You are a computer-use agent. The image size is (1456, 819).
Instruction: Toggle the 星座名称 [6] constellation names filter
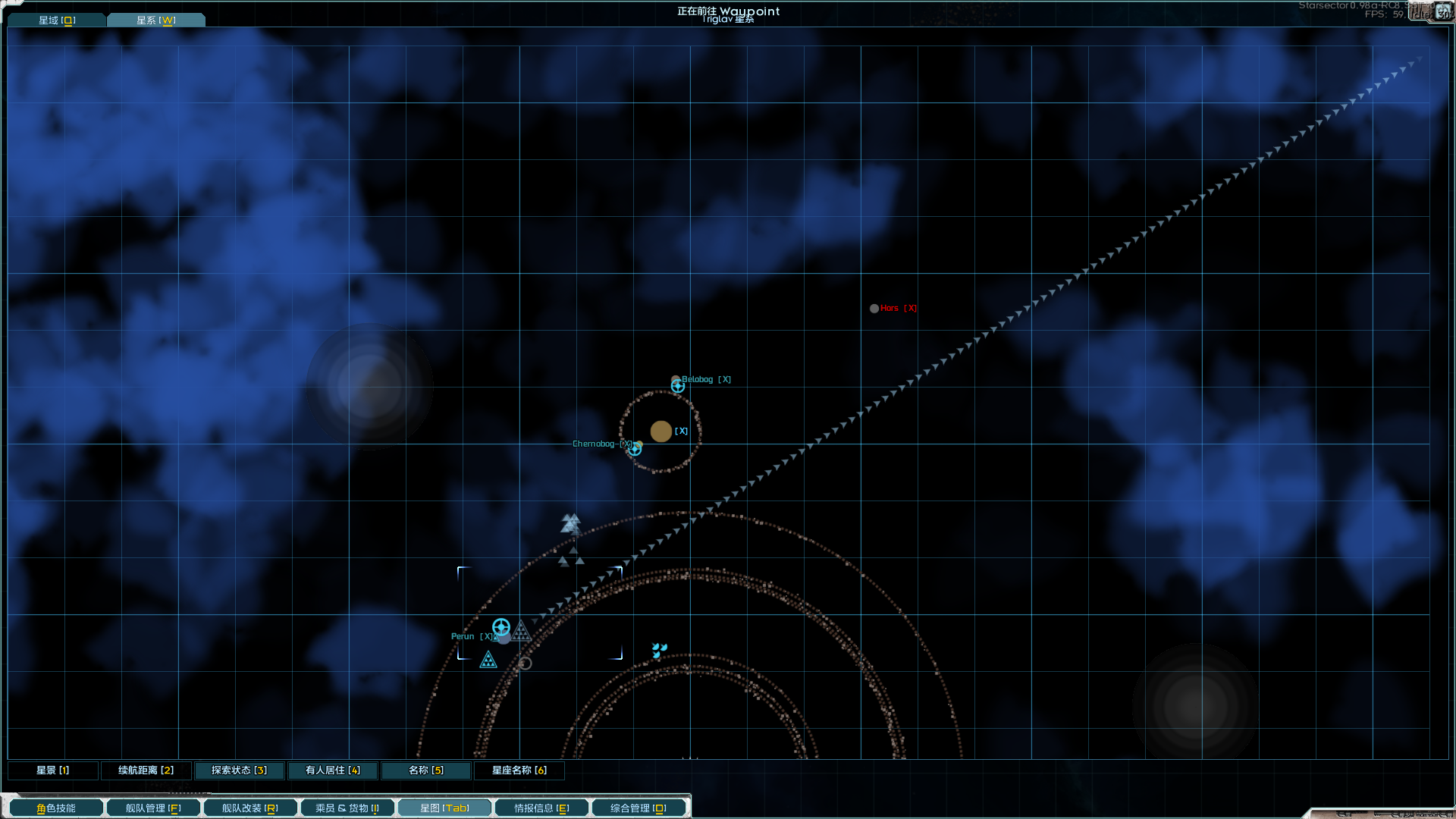click(519, 770)
